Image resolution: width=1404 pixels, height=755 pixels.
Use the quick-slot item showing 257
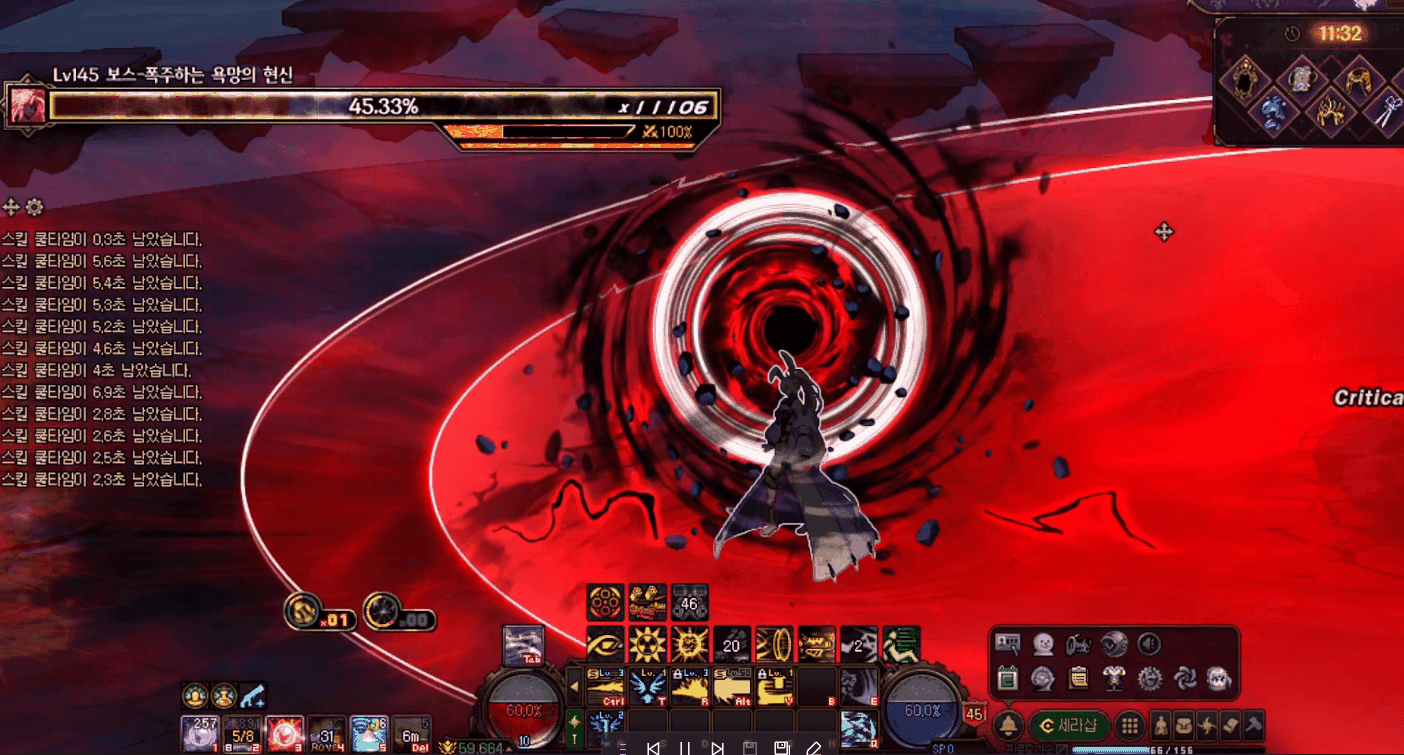tap(200, 733)
